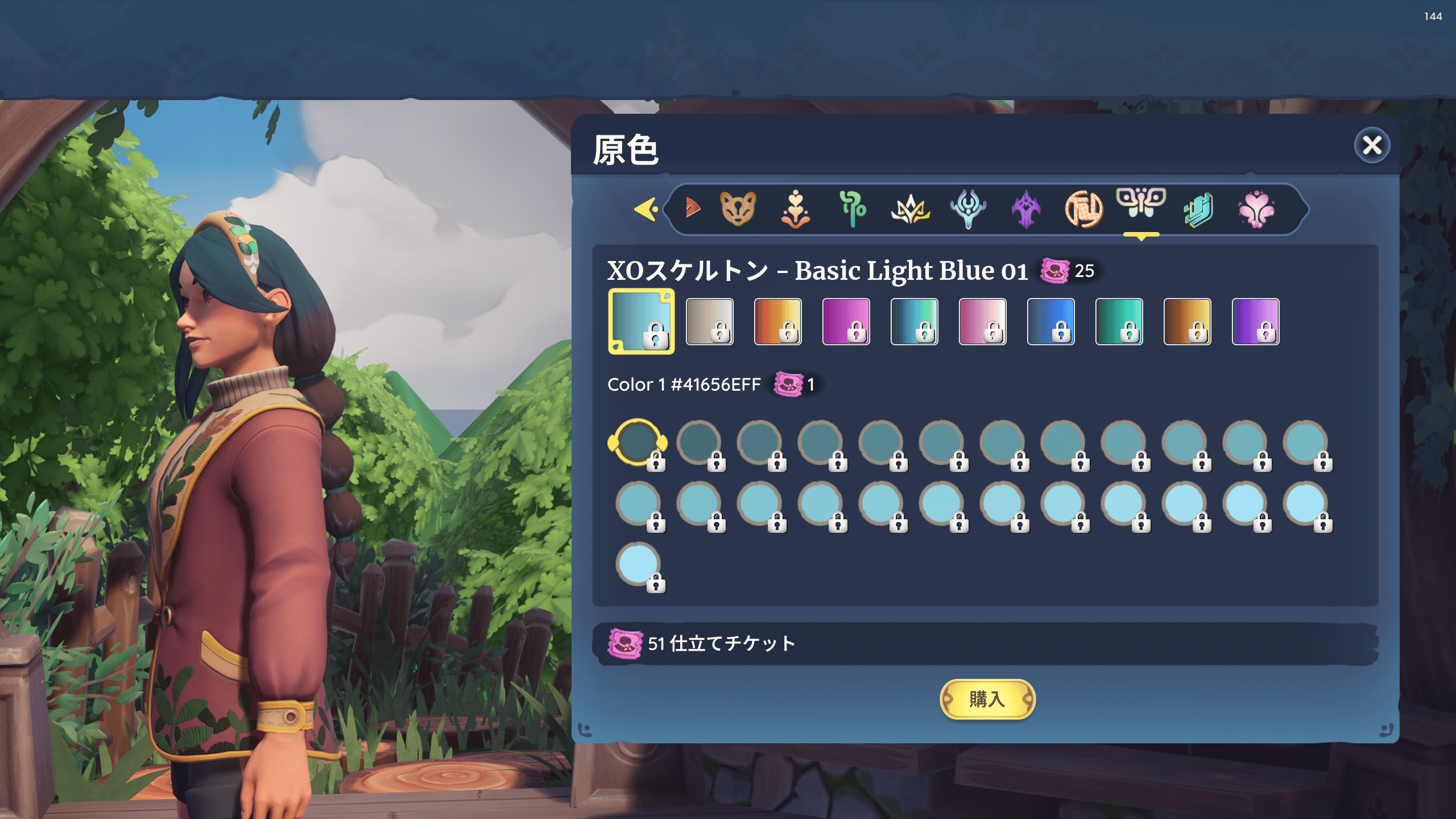
Task: Open the butterfly icon tab
Action: coord(1141,204)
